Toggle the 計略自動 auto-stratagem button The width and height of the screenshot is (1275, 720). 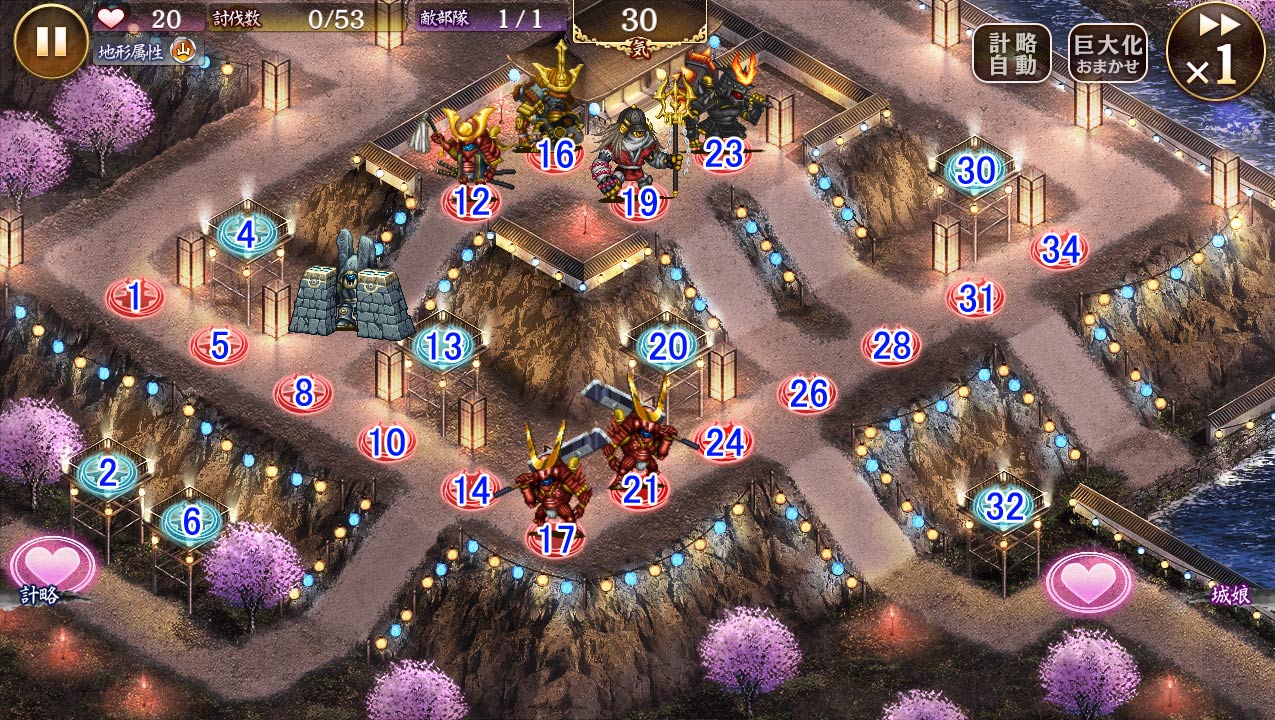1011,53
